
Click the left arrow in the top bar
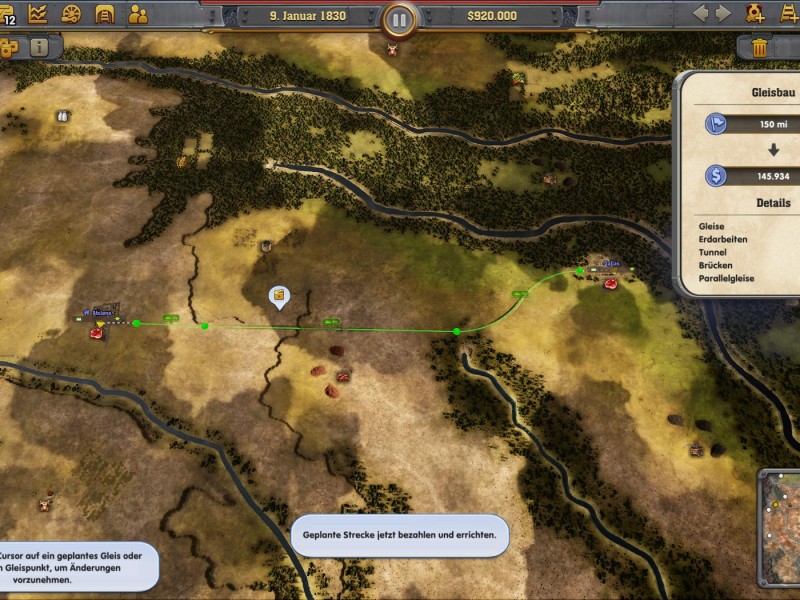[x=700, y=14]
